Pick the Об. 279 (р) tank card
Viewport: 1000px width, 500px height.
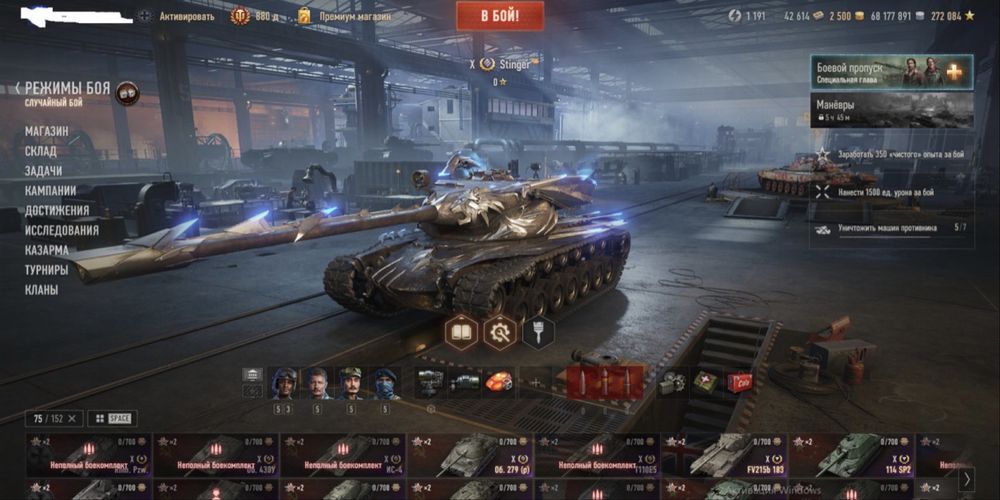[470, 455]
